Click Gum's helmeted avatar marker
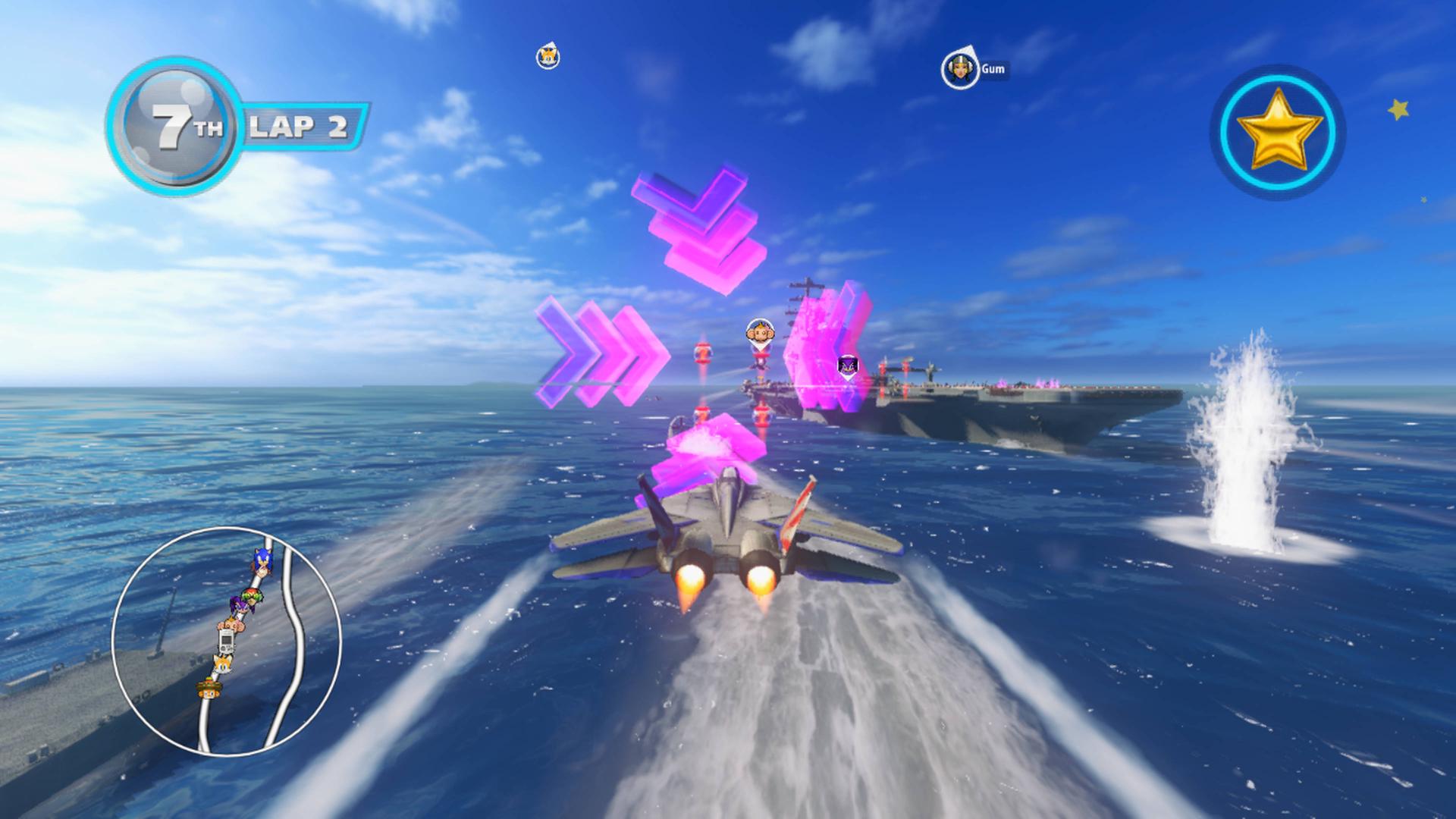Viewport: 1456px width, 819px height. [x=960, y=67]
